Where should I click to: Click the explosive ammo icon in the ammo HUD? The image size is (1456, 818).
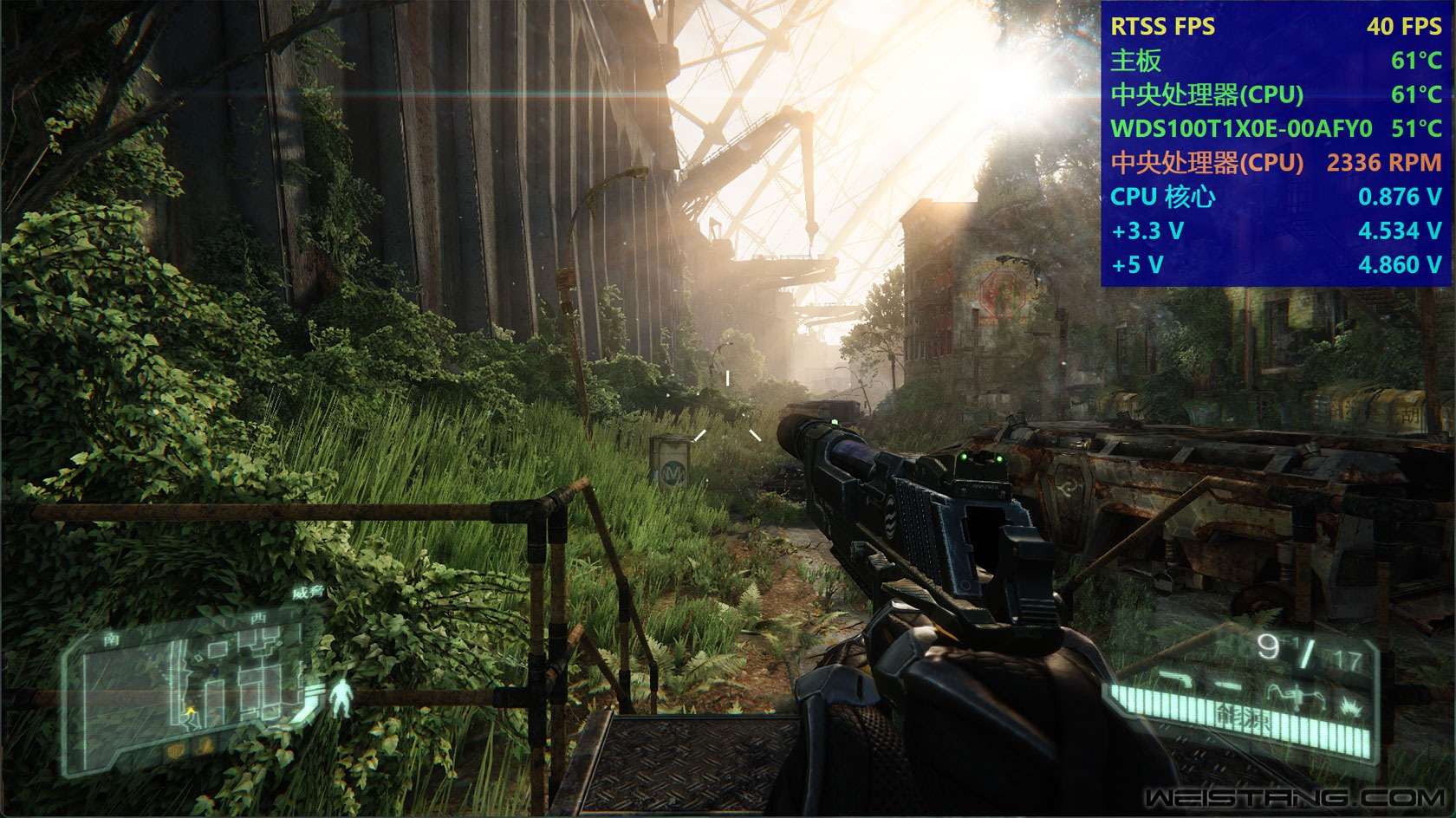click(1350, 704)
